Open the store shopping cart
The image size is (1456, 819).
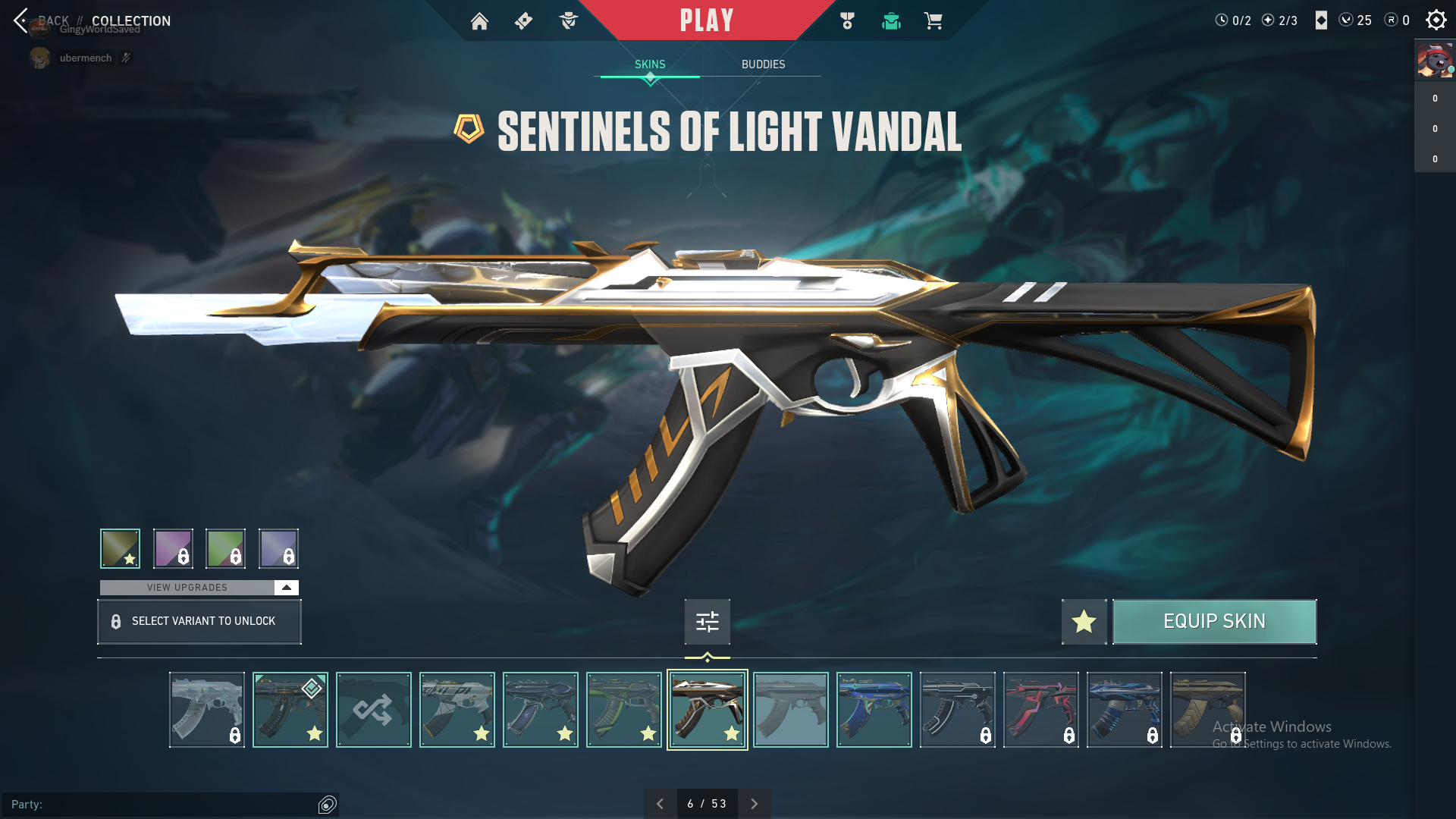(933, 21)
